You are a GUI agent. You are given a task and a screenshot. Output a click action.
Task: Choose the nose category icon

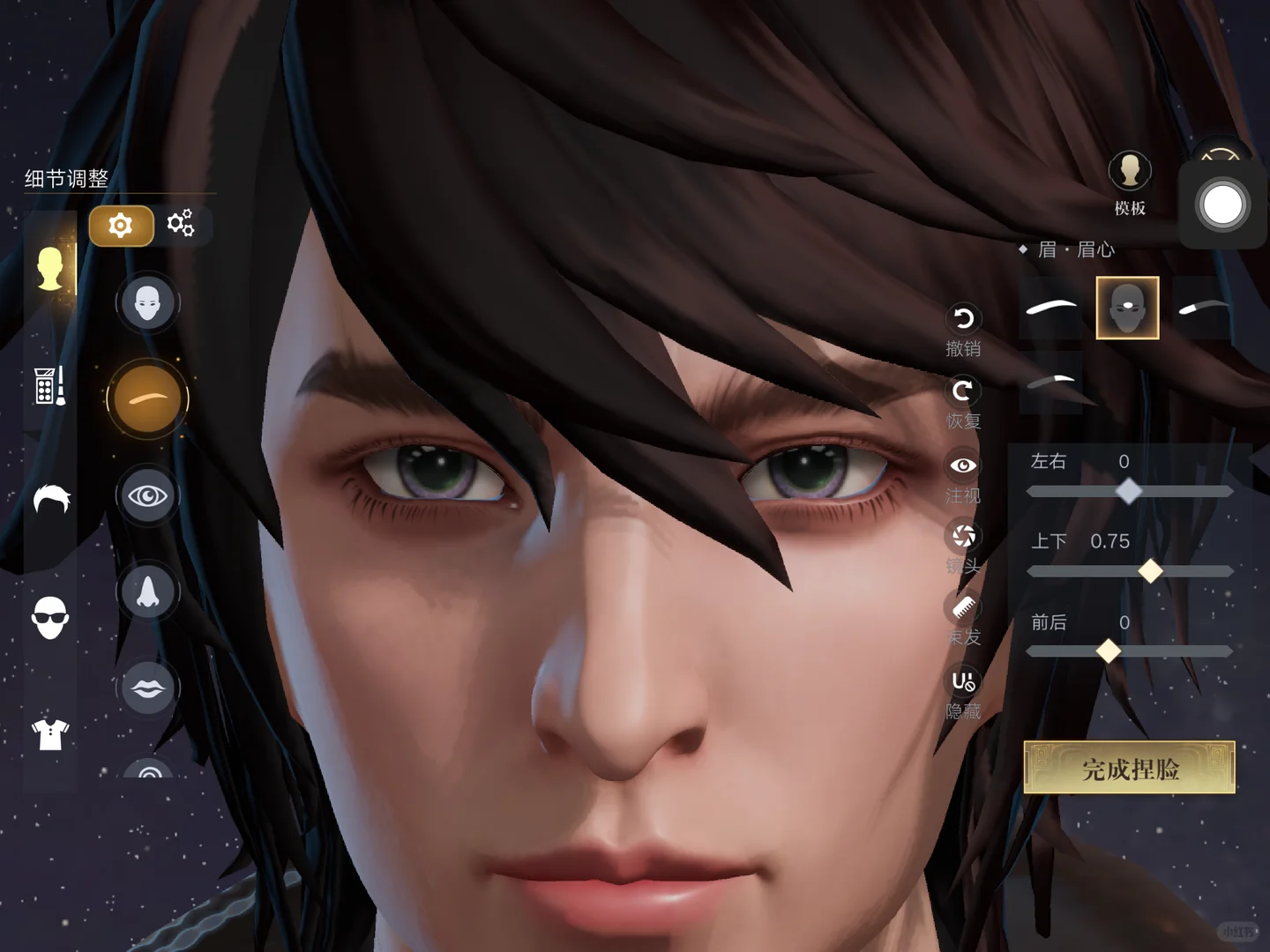[x=147, y=591]
